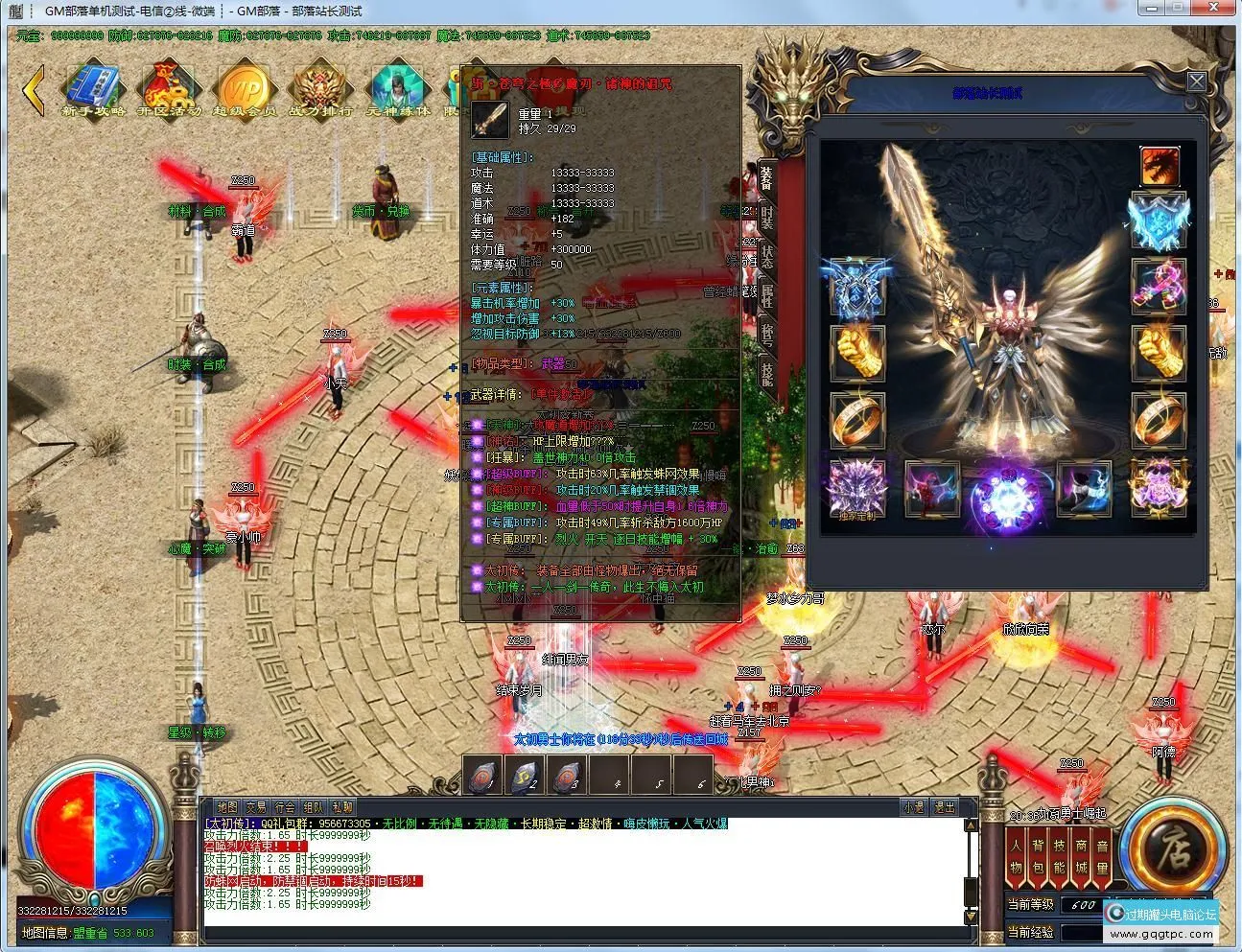1242x952 pixels.
Task: Open the 新手攻略 beginner guide
Action: (x=93, y=88)
